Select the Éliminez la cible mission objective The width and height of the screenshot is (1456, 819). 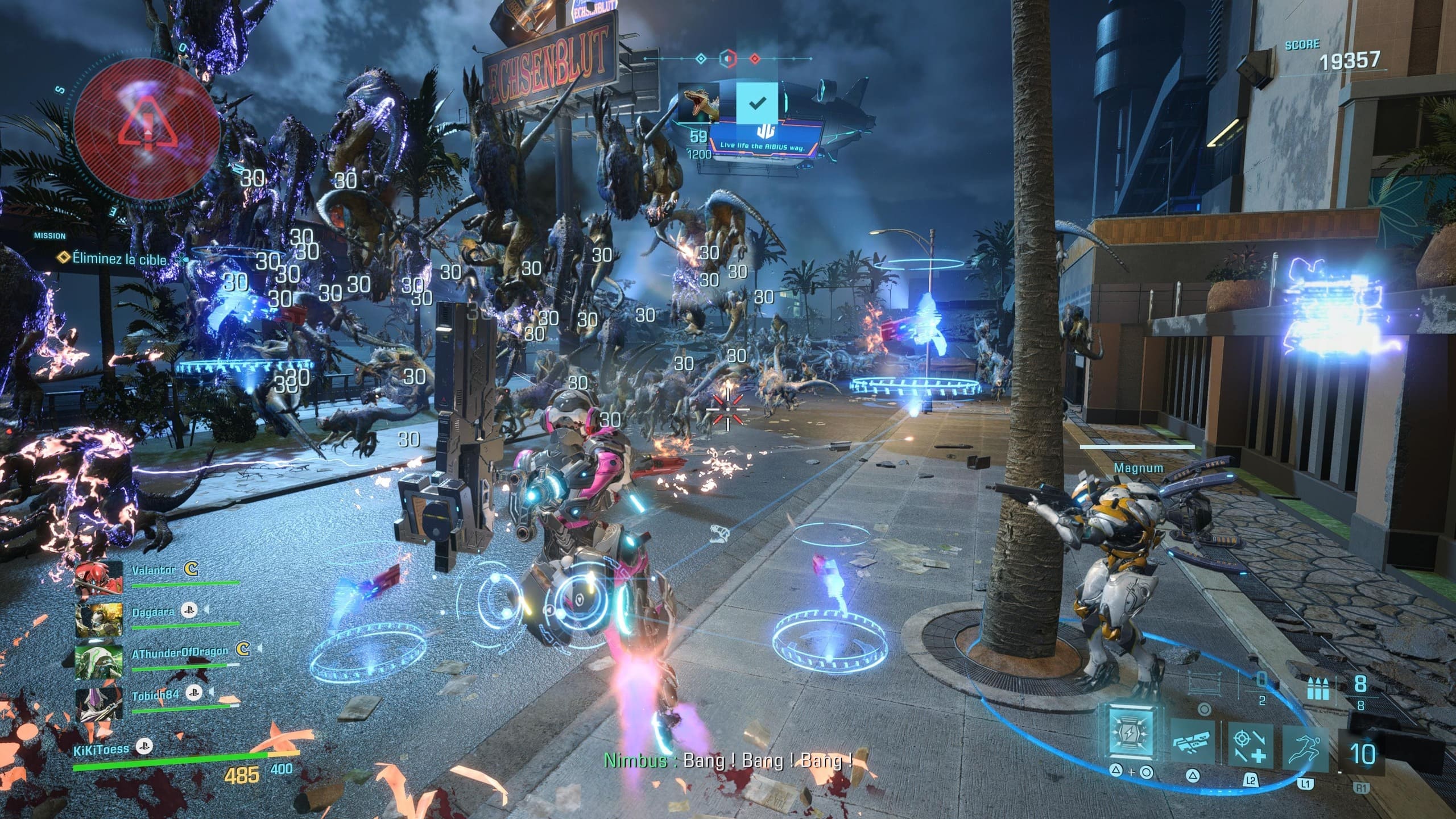click(x=118, y=259)
